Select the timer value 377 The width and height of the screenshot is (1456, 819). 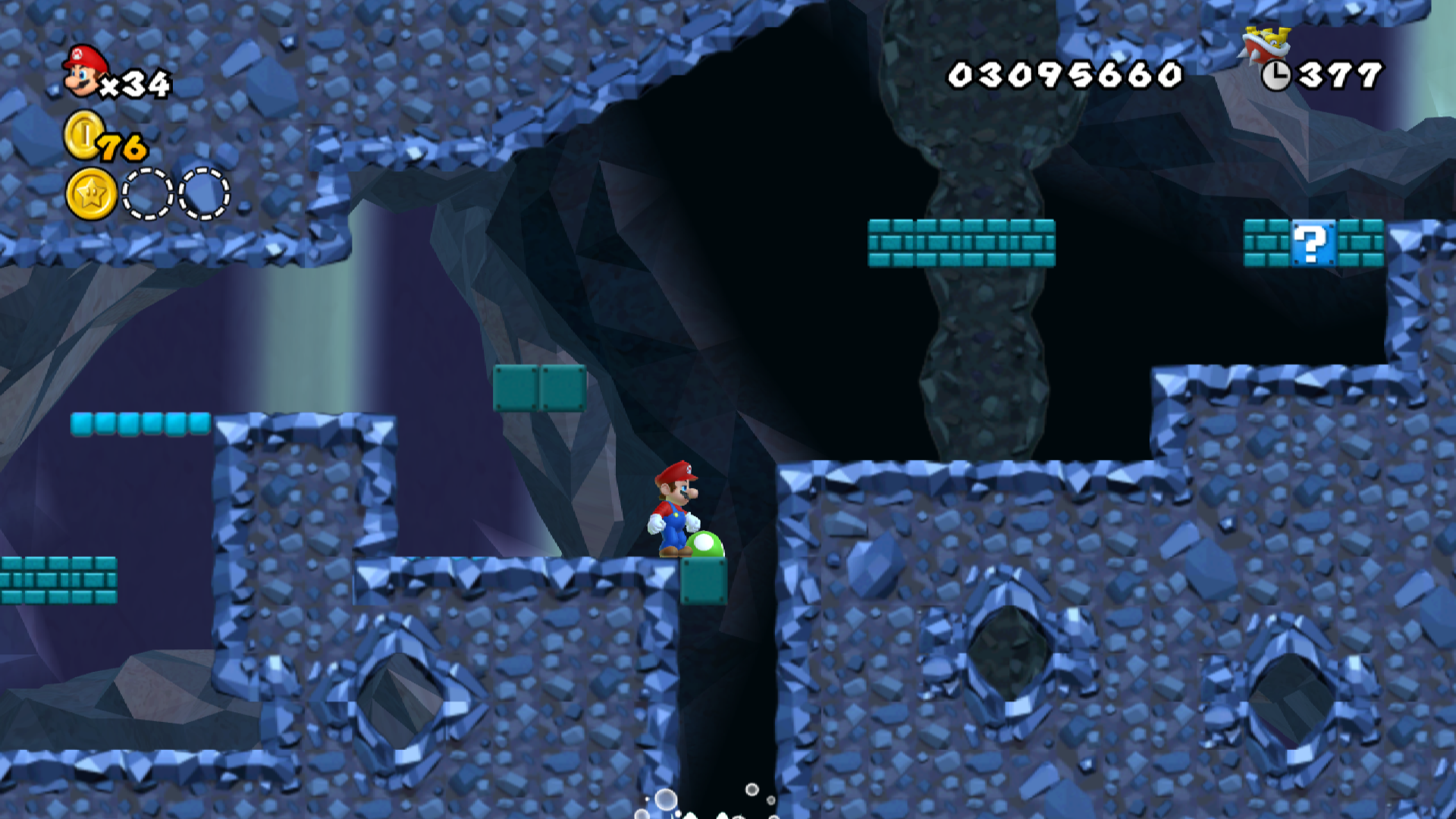[x=1339, y=75]
